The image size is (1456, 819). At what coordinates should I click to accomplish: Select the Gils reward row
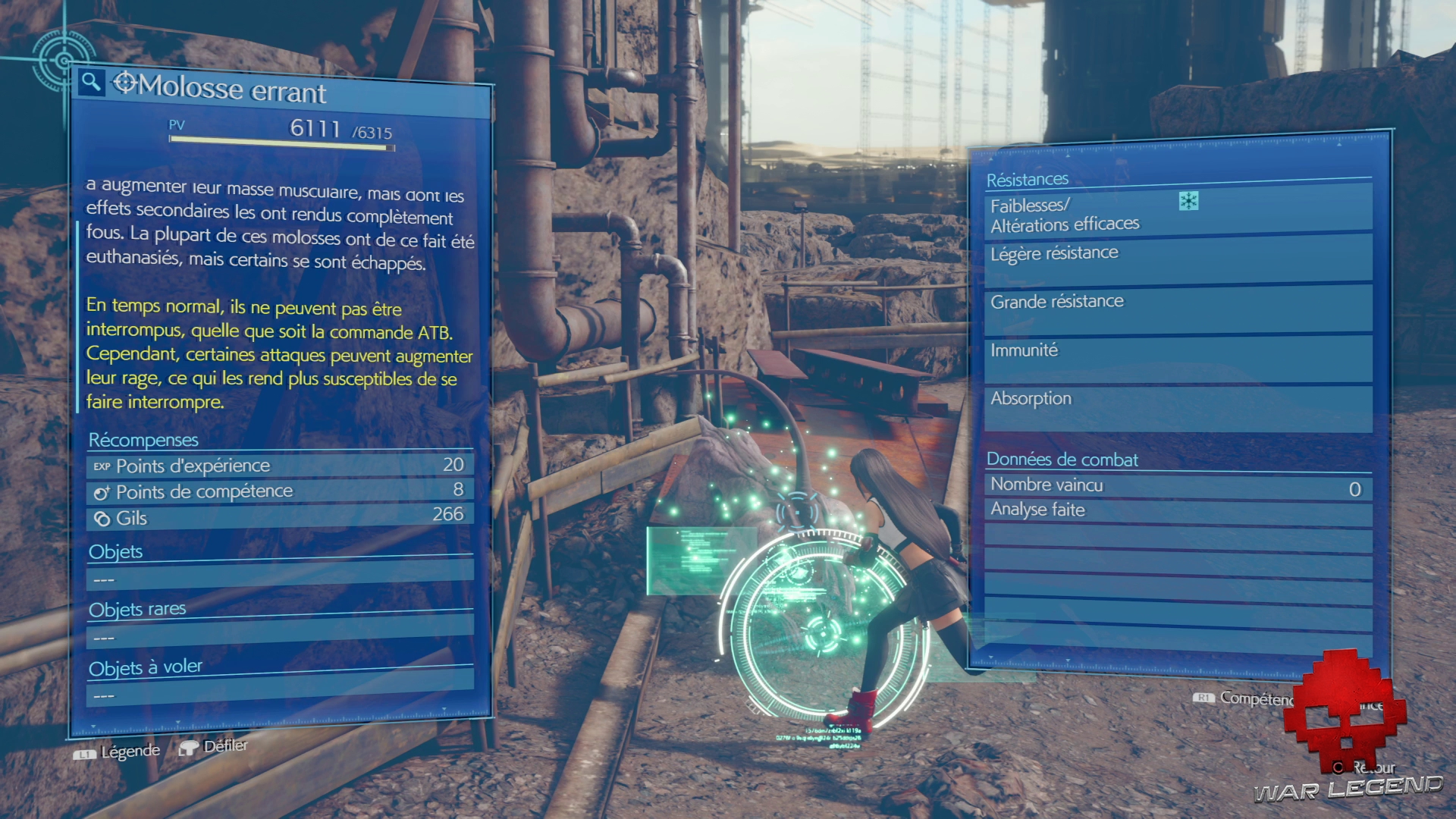(279, 516)
